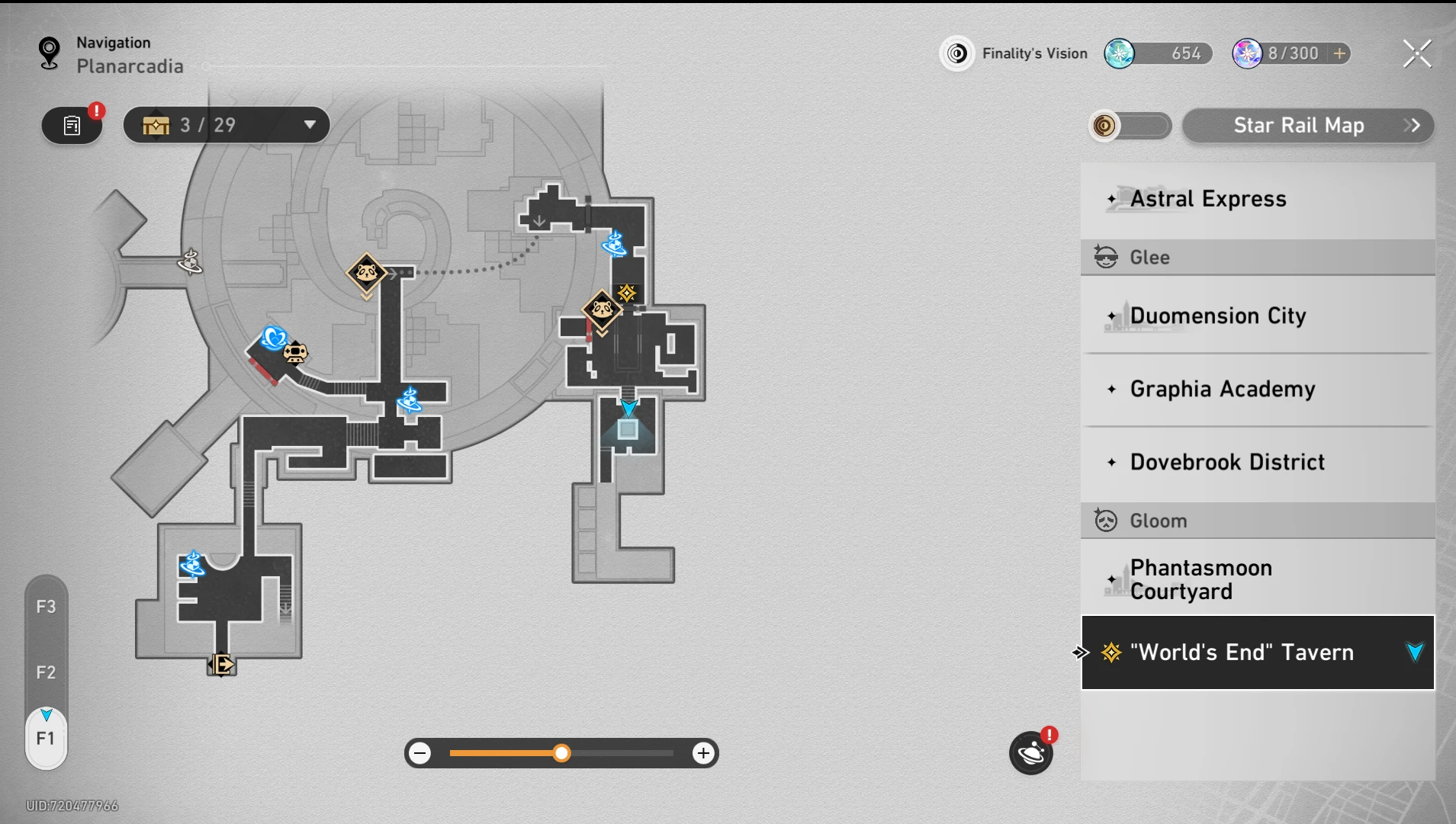Open the Star Rail Map
Viewport: 1456px width, 824px height.
point(1307,125)
